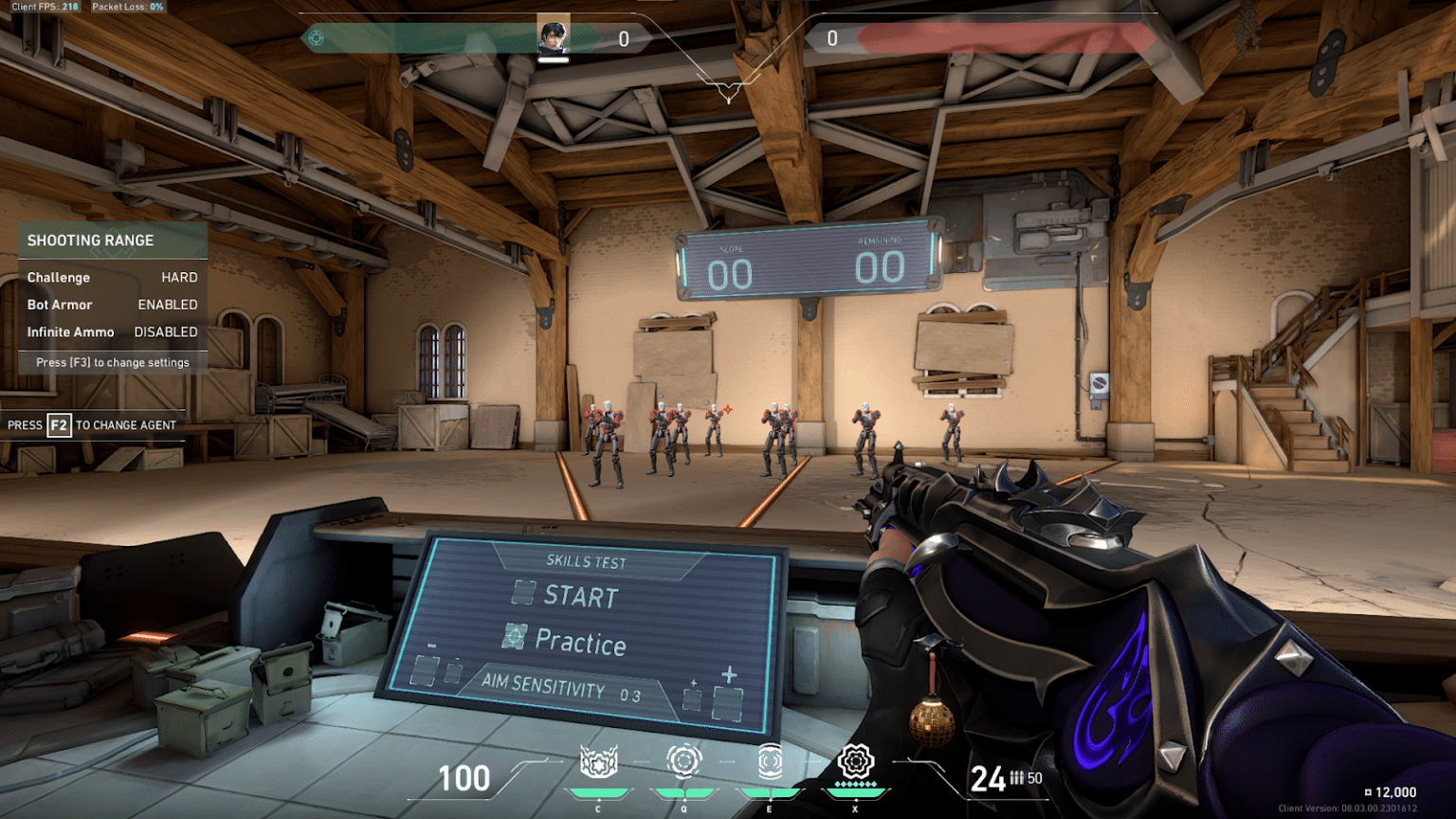Viewport: 1456px width, 819px height.
Task: Select the E ability Dark Cover icon
Action: pos(770,761)
